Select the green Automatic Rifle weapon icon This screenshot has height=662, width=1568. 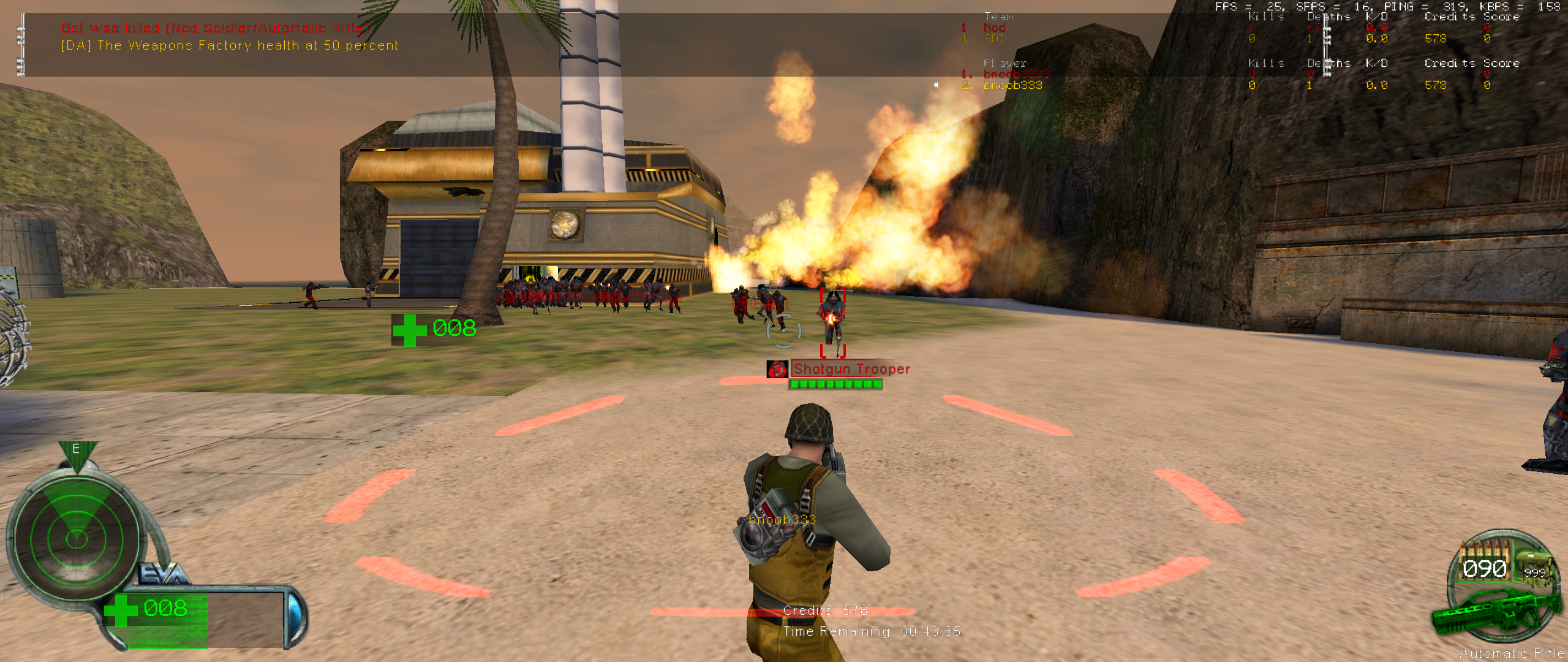coord(1494,613)
